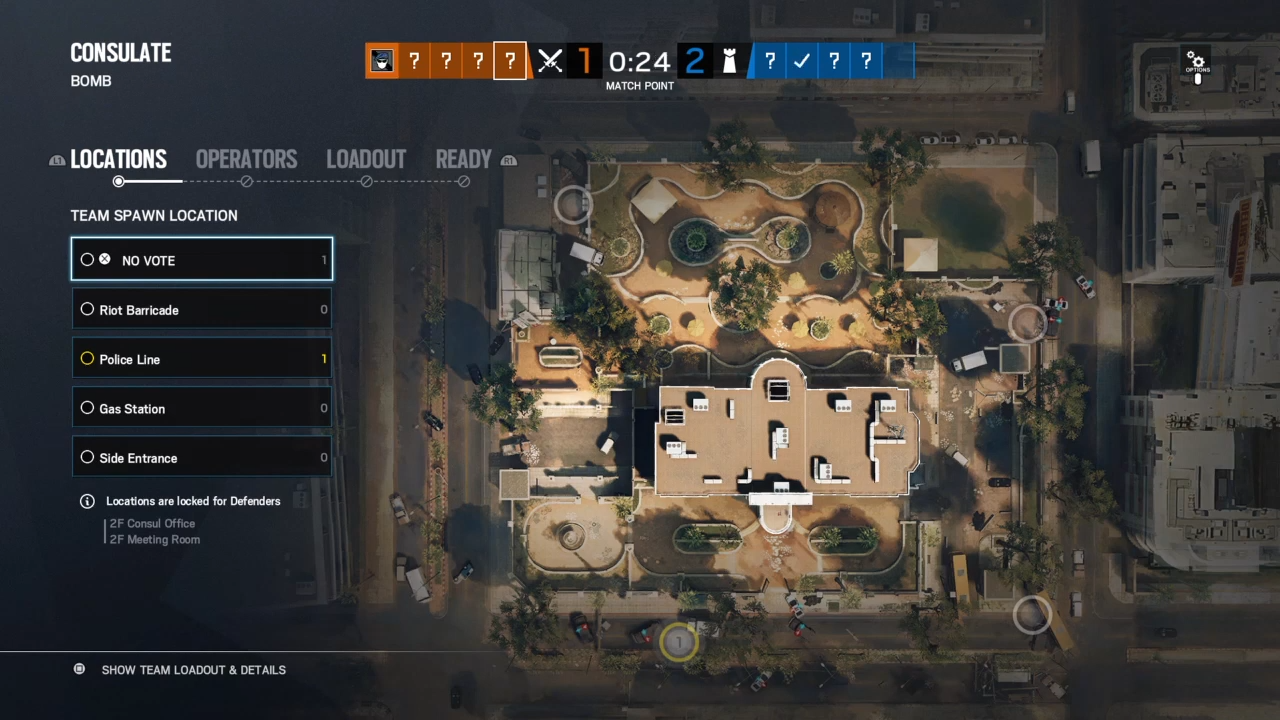This screenshot has width=1280, height=720.
Task: Click the ready checkmark on the blue team
Action: tap(801, 61)
